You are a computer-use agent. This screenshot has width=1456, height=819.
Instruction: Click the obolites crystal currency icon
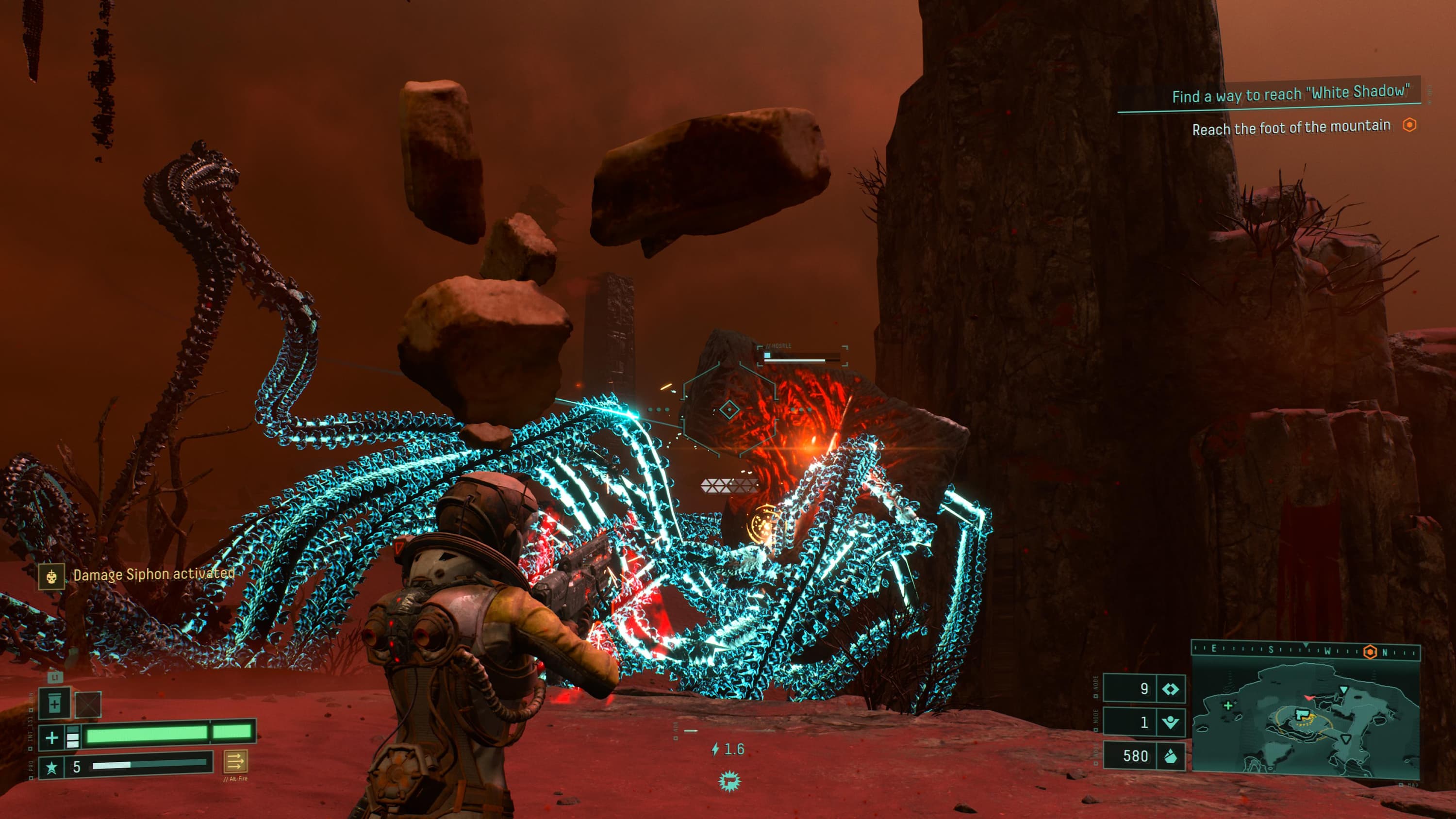pos(1170,756)
